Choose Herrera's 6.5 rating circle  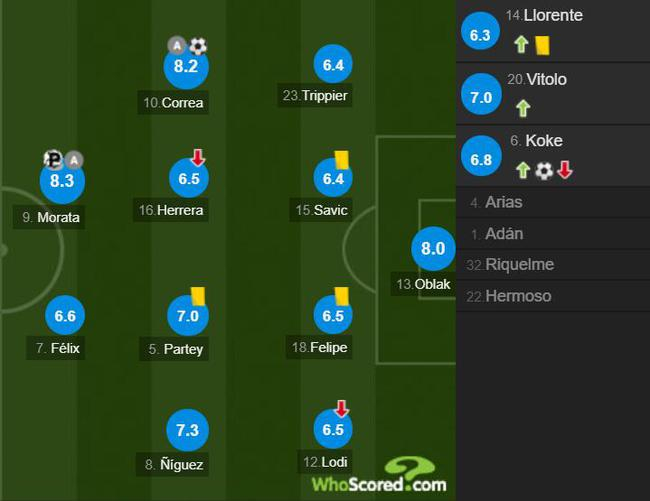187,178
